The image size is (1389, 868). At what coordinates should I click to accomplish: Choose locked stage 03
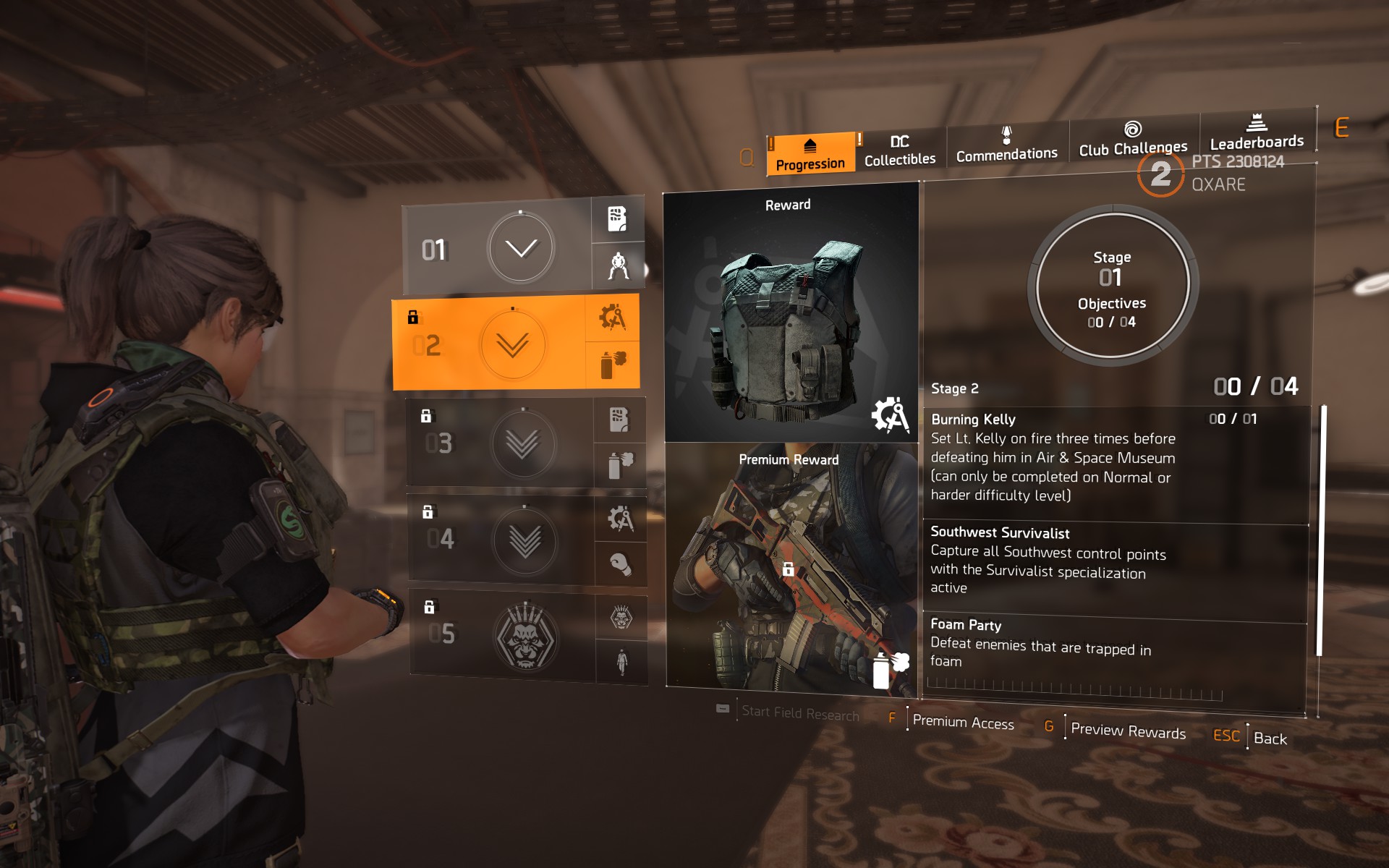(x=501, y=443)
